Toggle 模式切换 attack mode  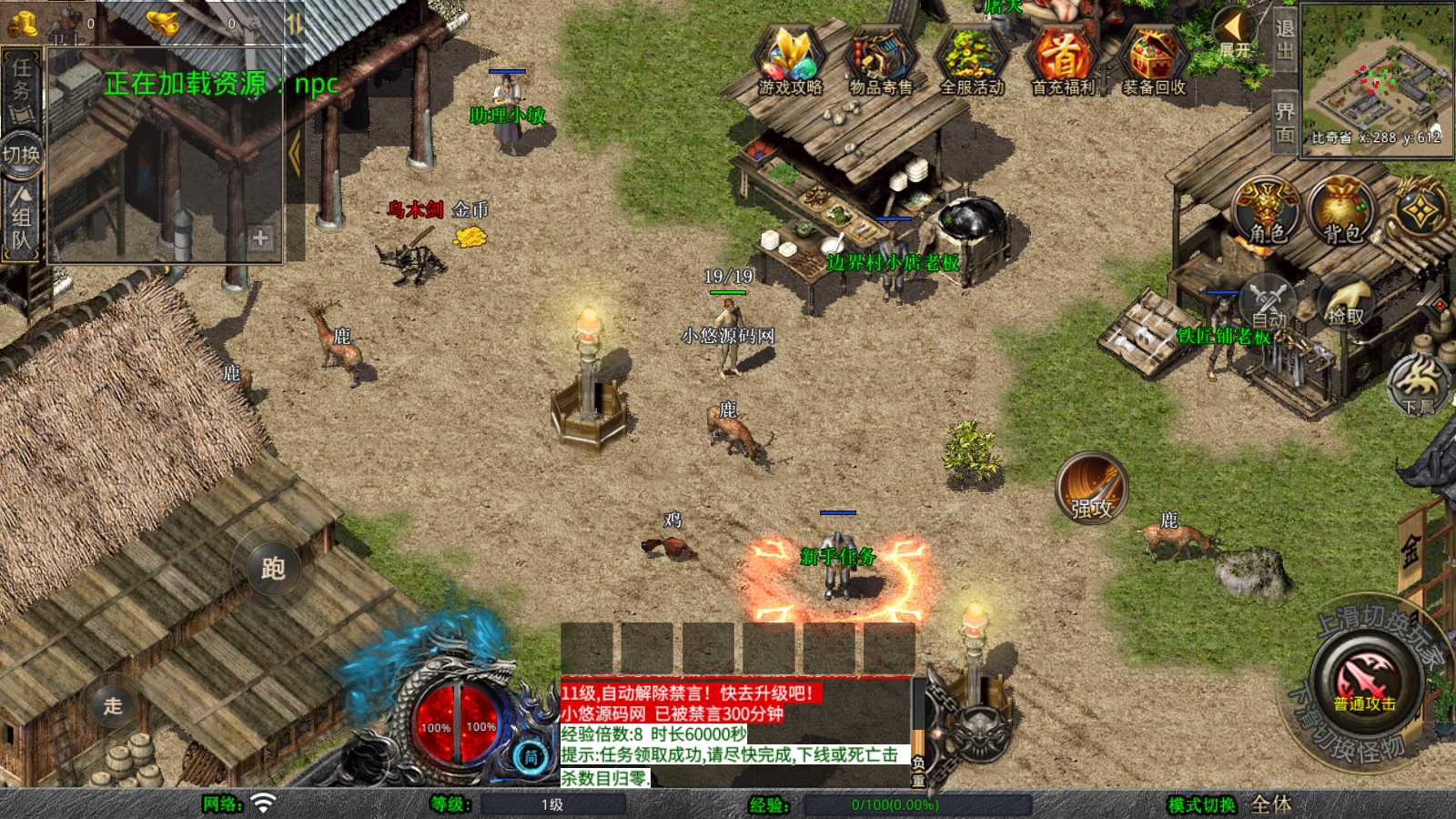1202,804
